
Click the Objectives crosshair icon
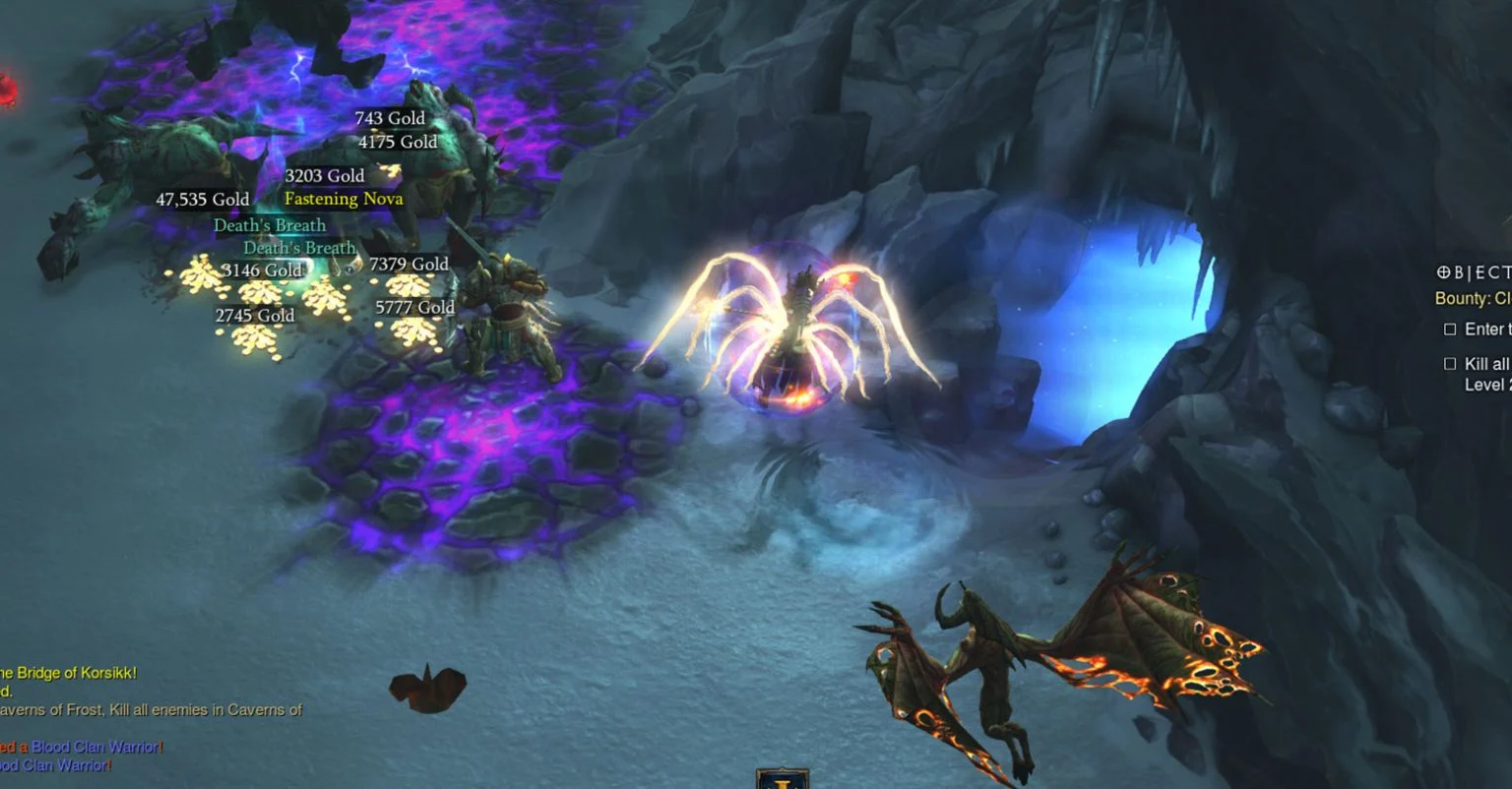pos(1446,273)
